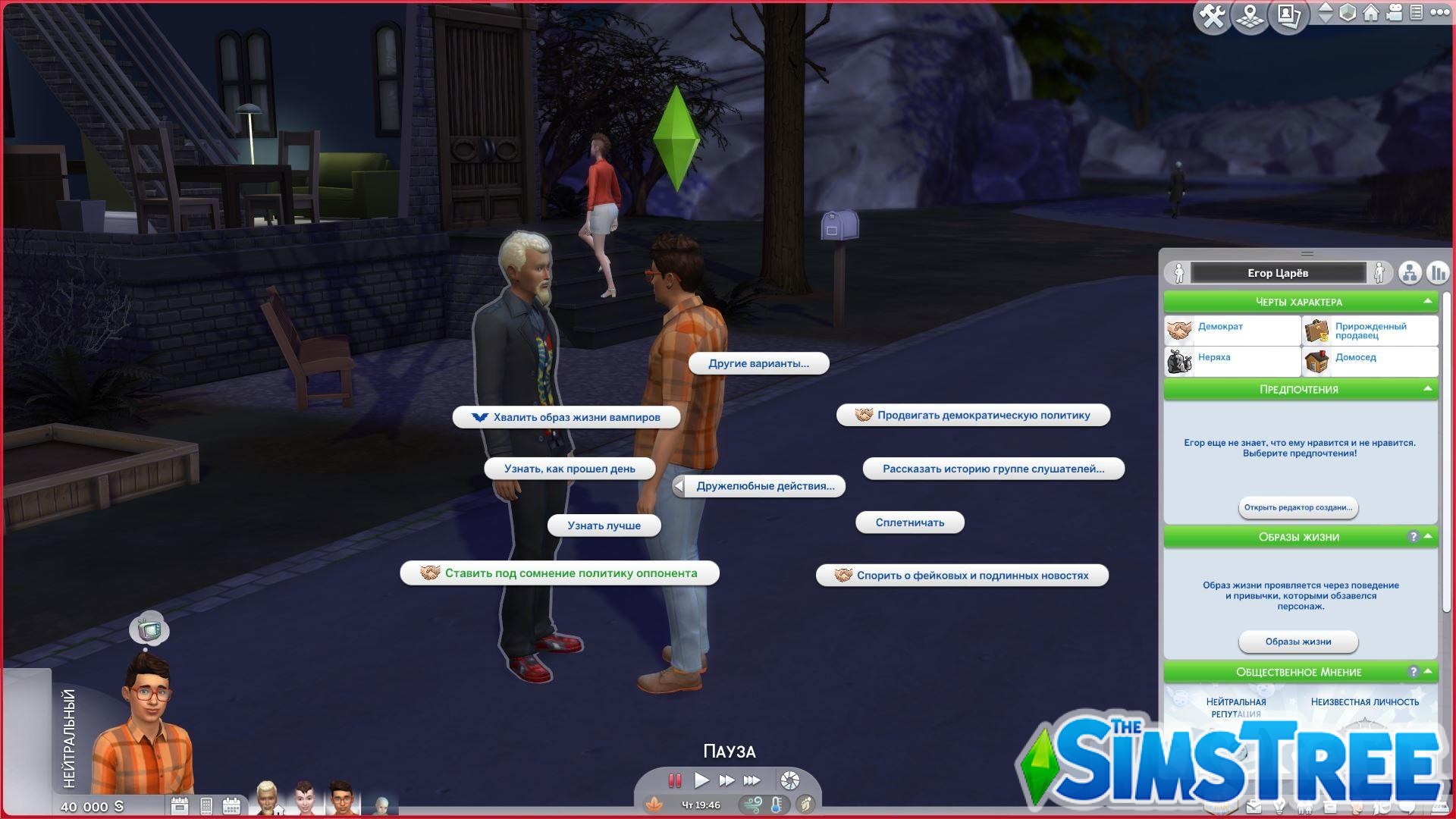Viewport: 1456px width, 819px height.
Task: Open Manage Worlds map icon
Action: tap(1250, 14)
